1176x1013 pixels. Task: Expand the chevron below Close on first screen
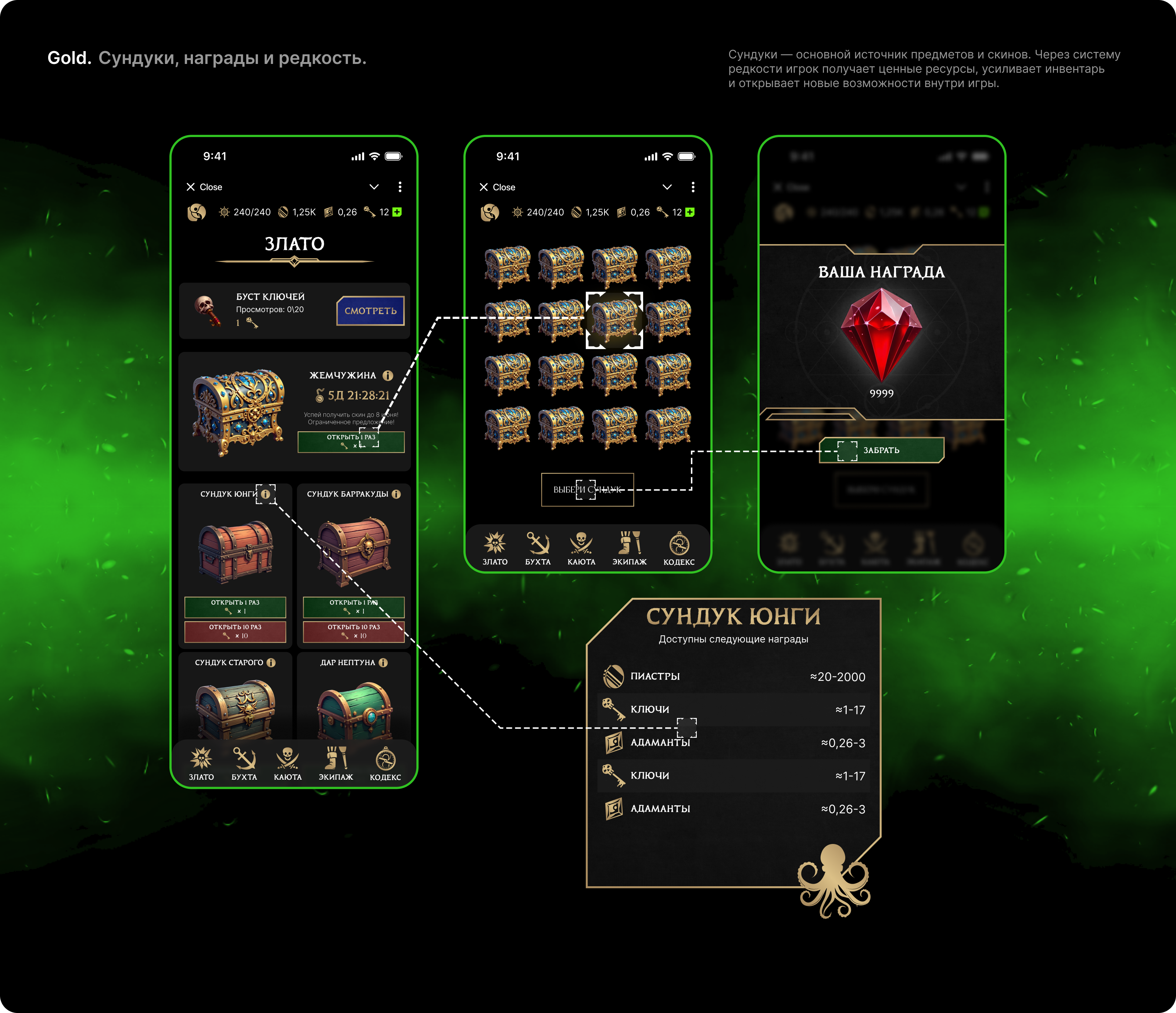point(374,187)
